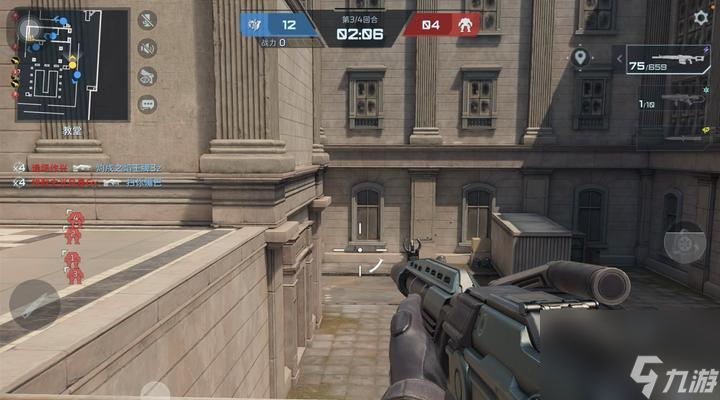Viewport: 720px width, 400px height.
Task: Tap the left fire button with bullet
Action: (x=34, y=304)
